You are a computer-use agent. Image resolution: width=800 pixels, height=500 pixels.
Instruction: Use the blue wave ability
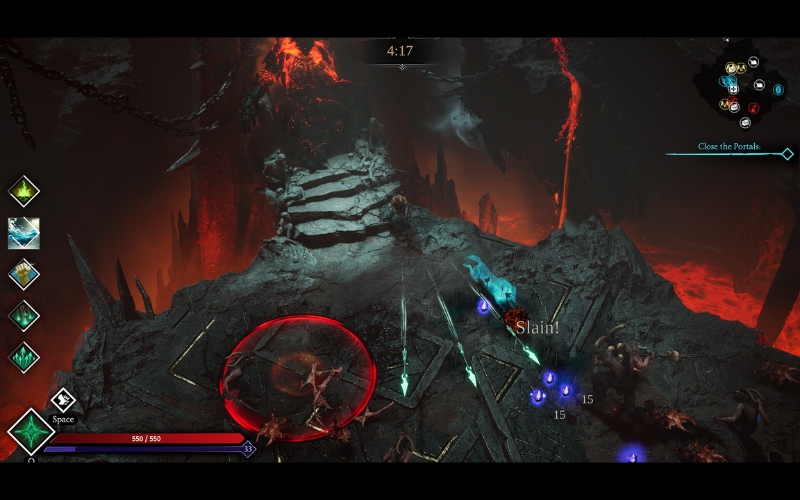pyautogui.click(x=24, y=232)
